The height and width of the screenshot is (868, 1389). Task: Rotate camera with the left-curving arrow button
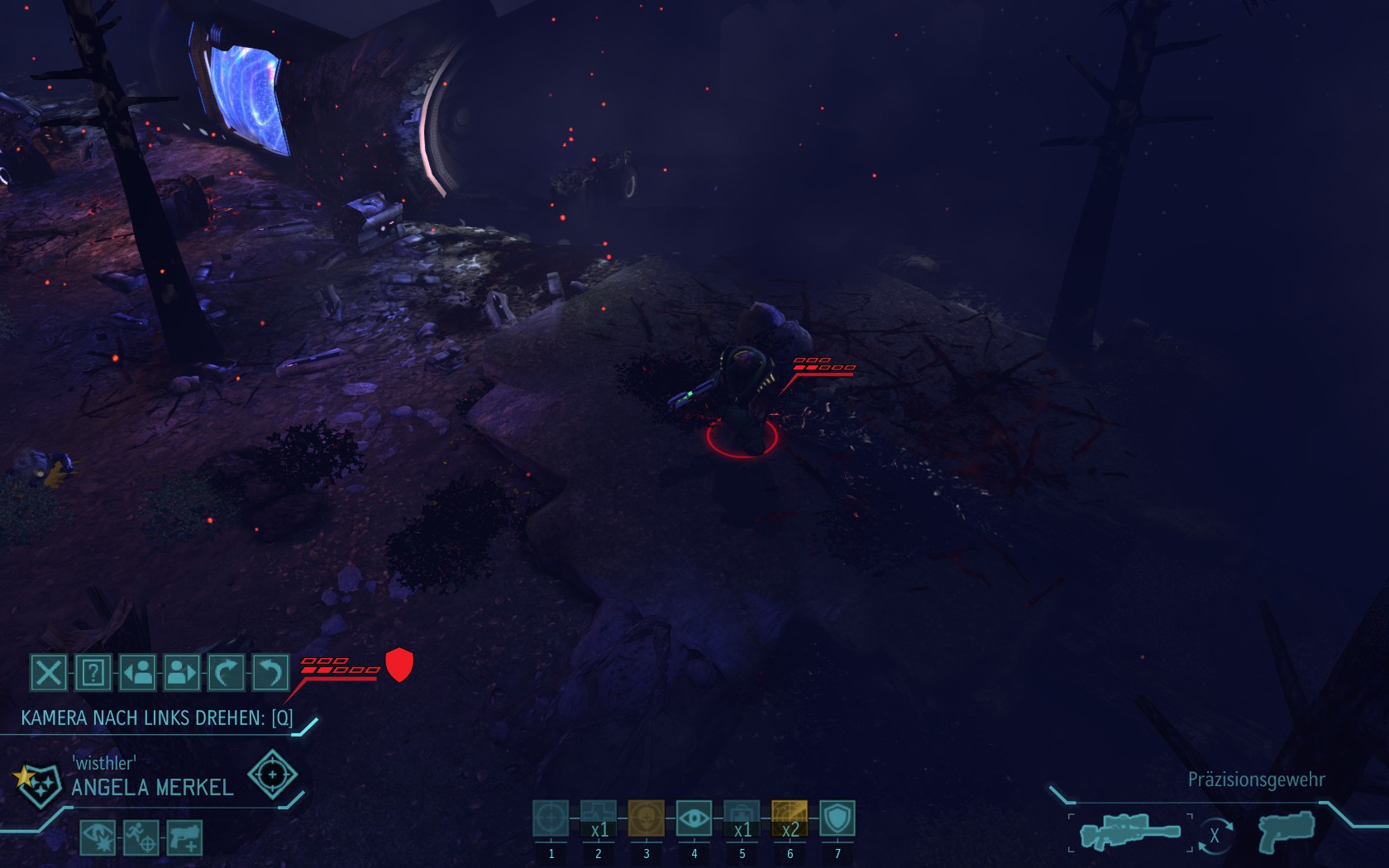click(270, 673)
